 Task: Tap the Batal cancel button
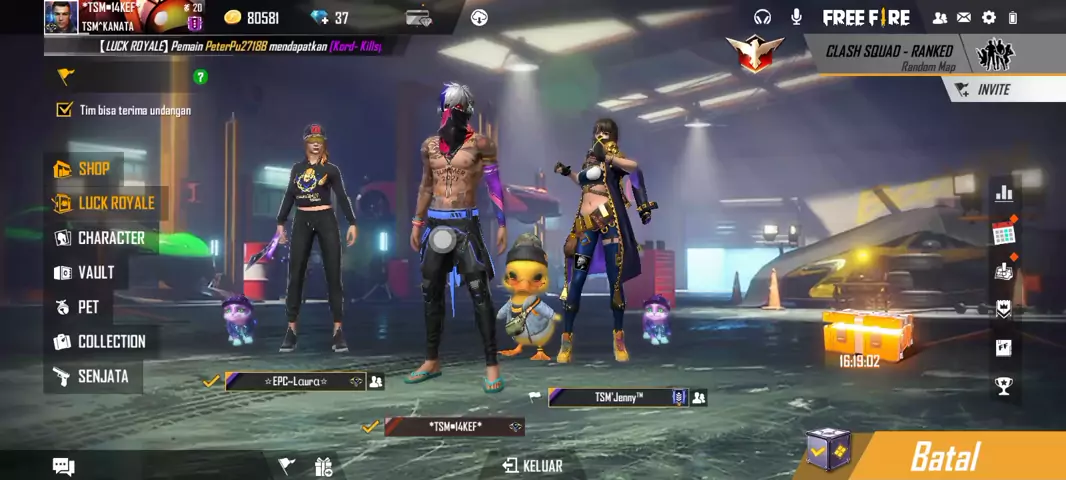click(x=945, y=457)
